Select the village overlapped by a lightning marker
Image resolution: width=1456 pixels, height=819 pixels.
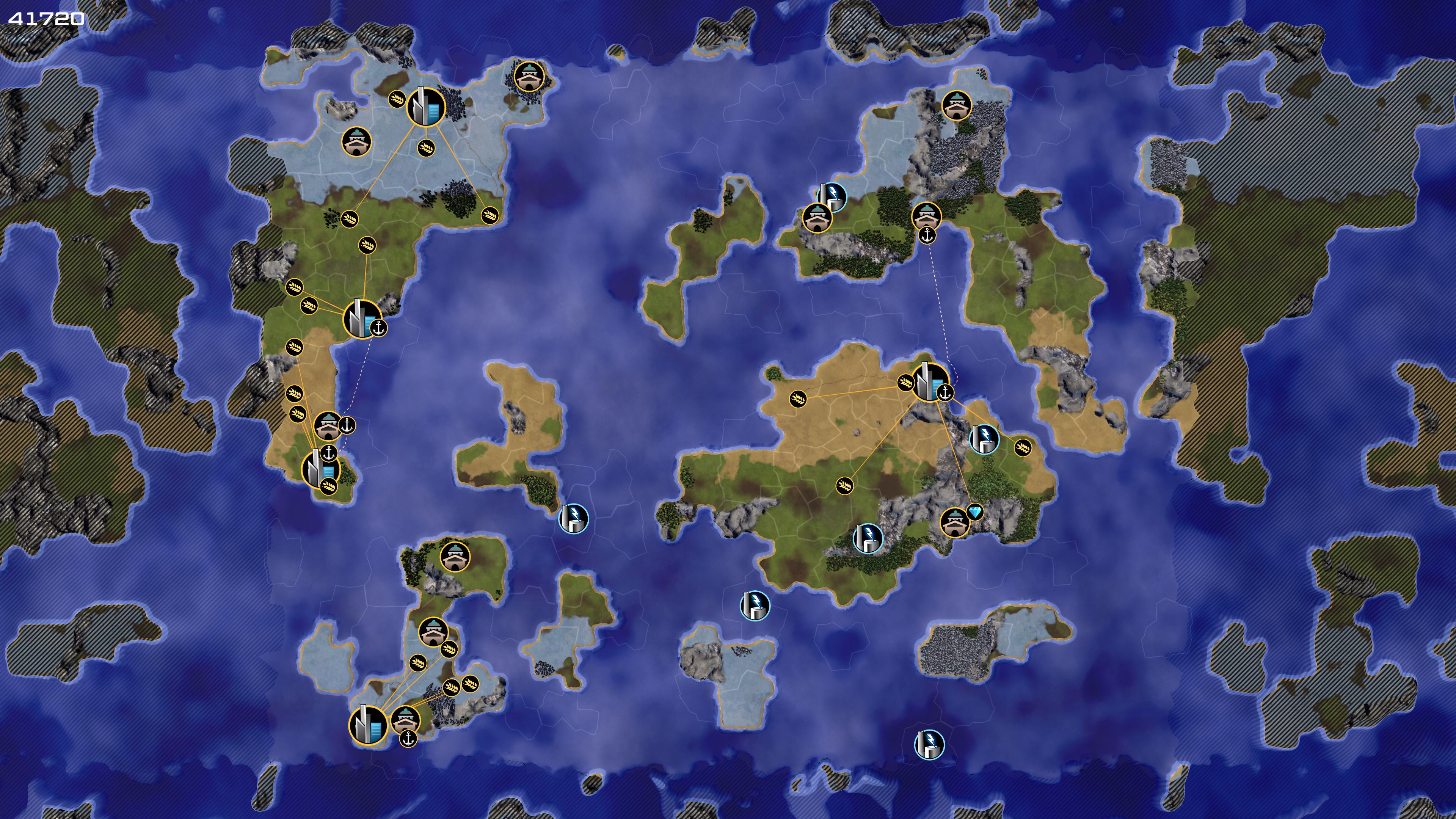point(816,218)
